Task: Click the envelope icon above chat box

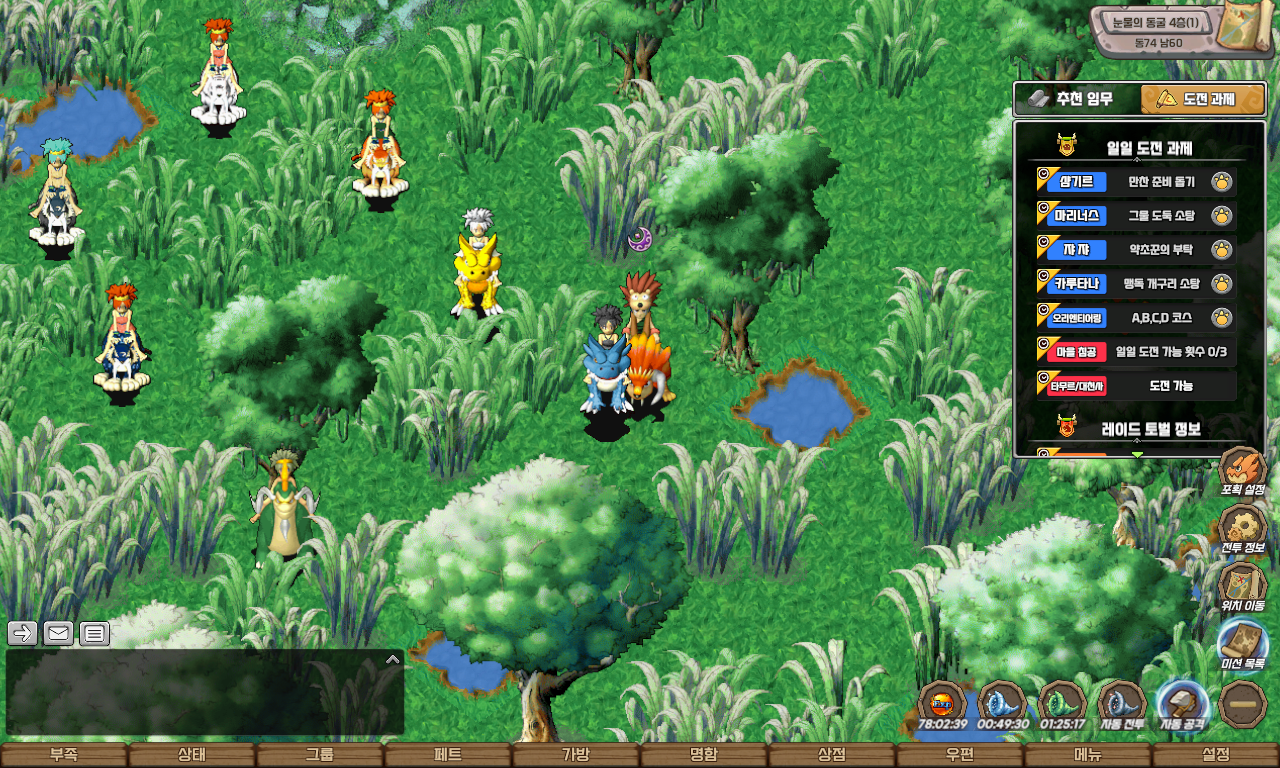Action: tap(58, 633)
